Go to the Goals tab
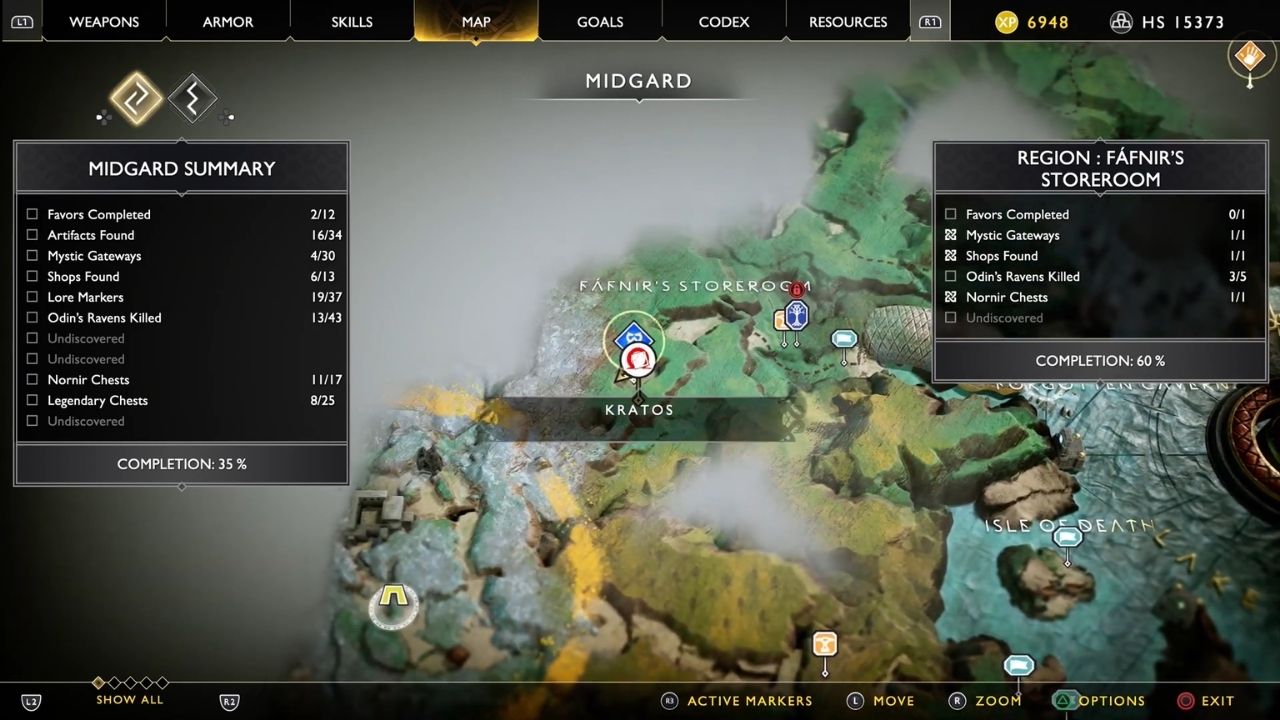This screenshot has width=1280, height=720. 600,21
